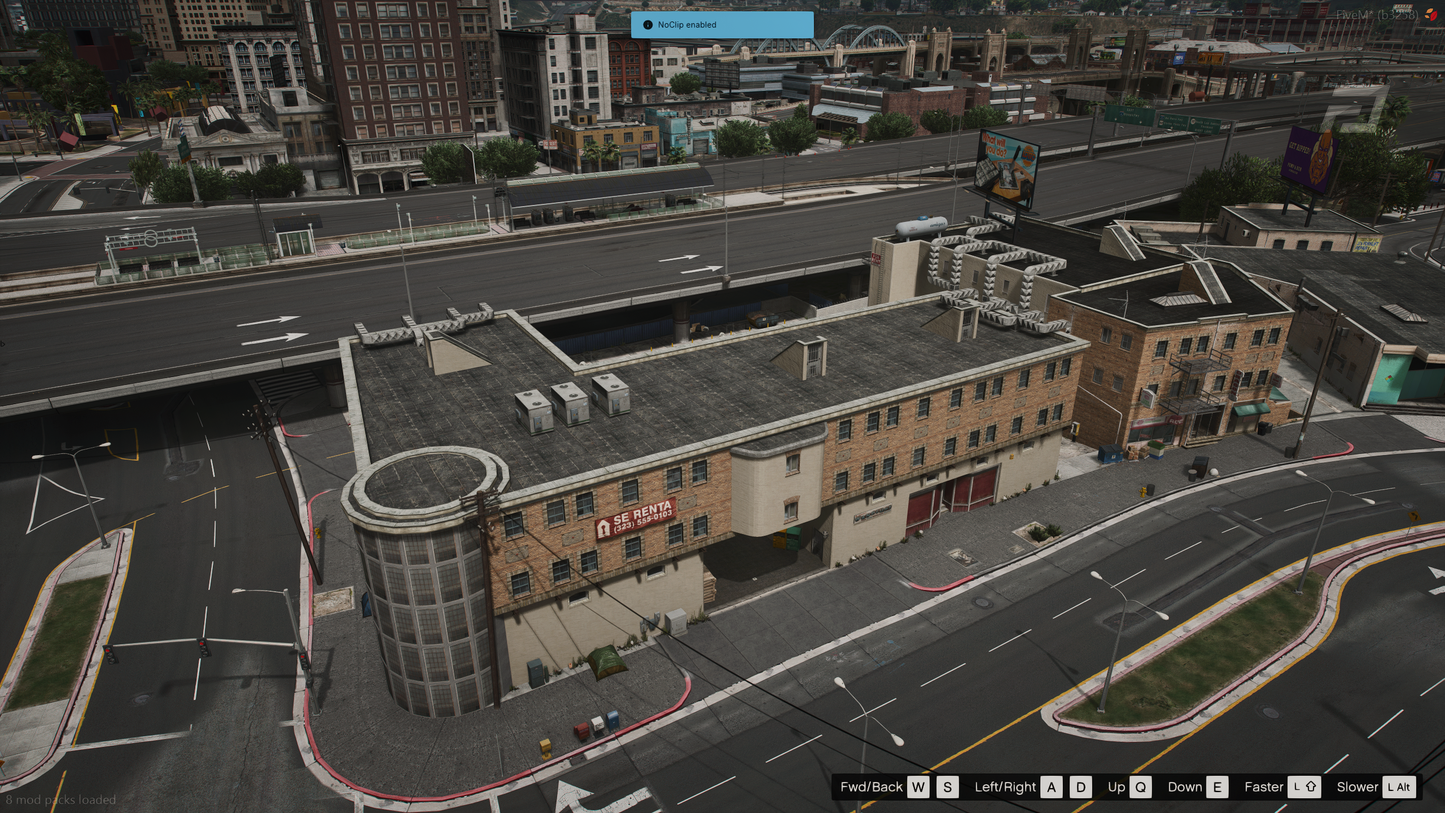This screenshot has width=1445, height=813.
Task: Click the Left/Right label
Action: coord(1006,787)
